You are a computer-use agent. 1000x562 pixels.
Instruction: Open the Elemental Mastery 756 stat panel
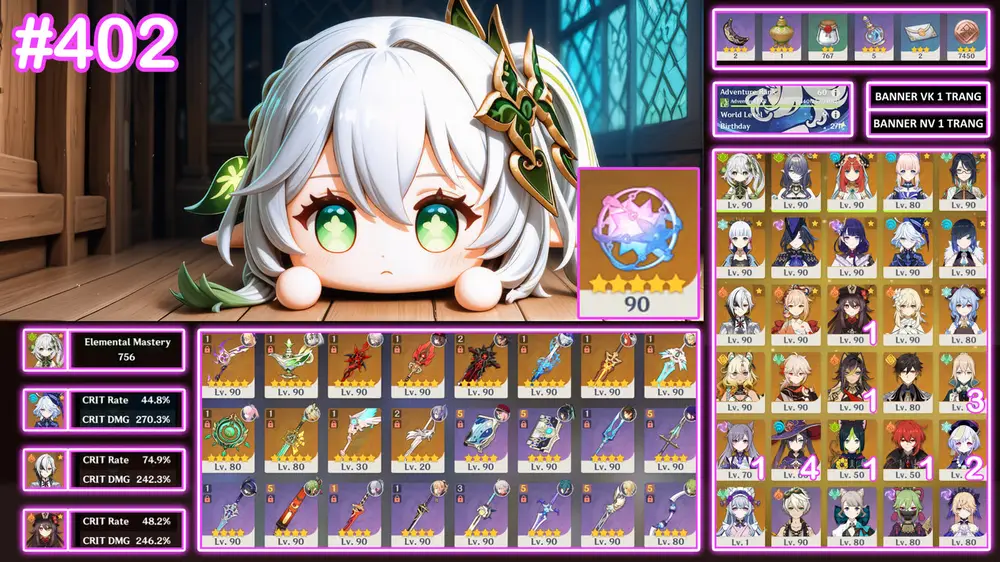[104, 350]
